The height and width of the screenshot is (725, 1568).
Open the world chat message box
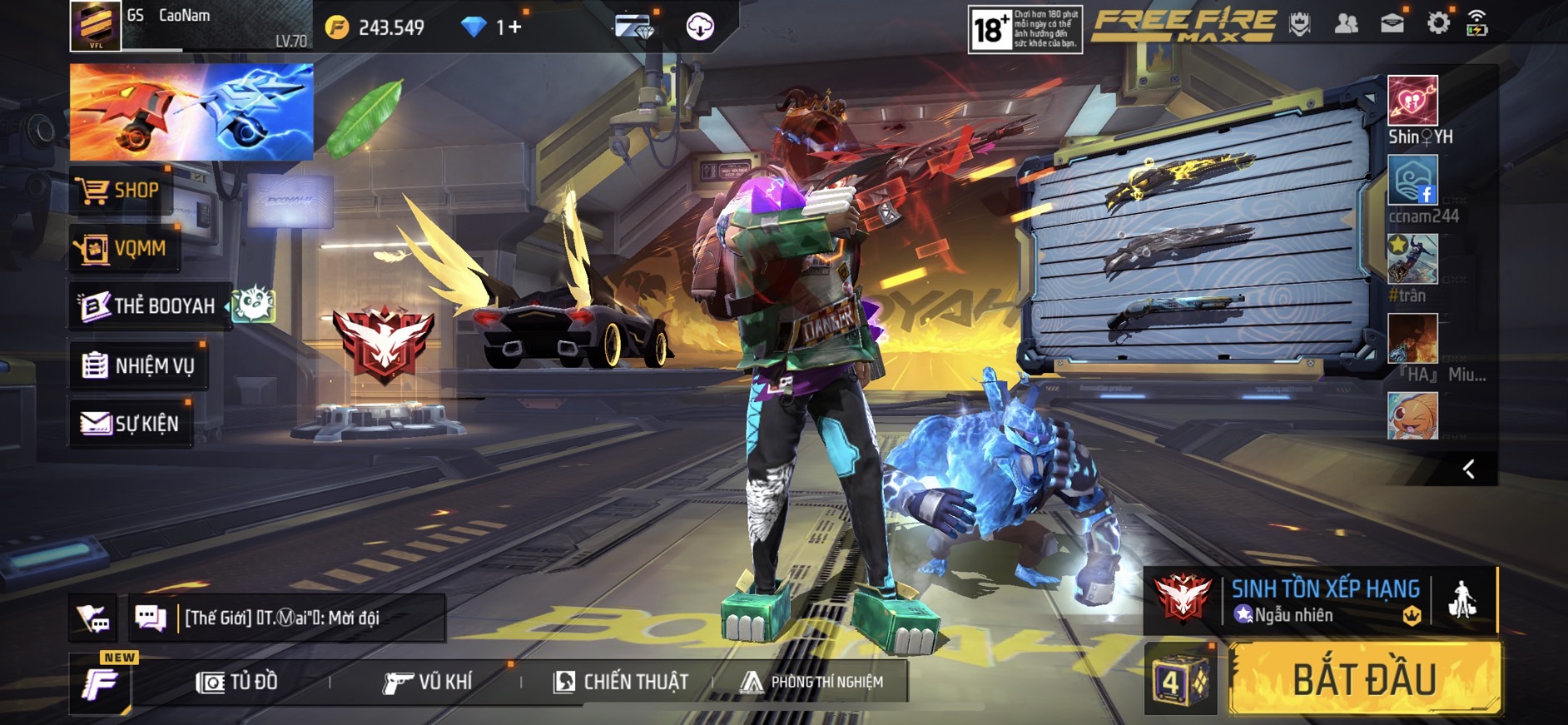(283, 618)
